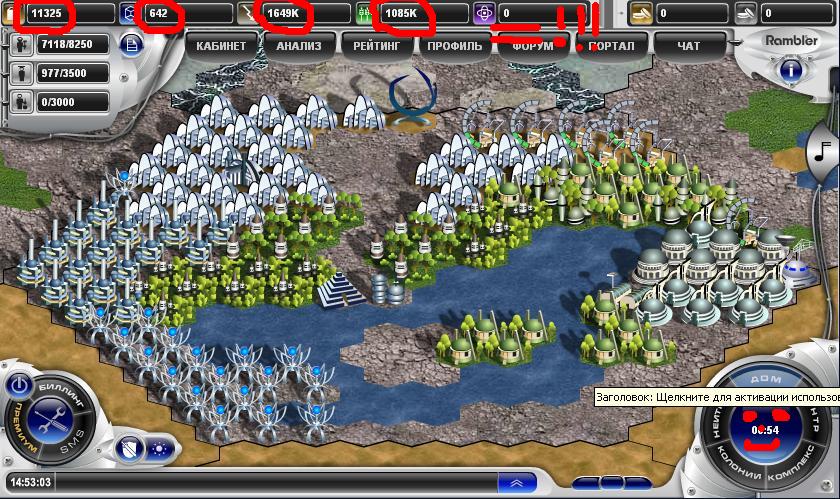Screen dimensions: 840x499
Task: Open the Портал menu
Action: (x=610, y=46)
